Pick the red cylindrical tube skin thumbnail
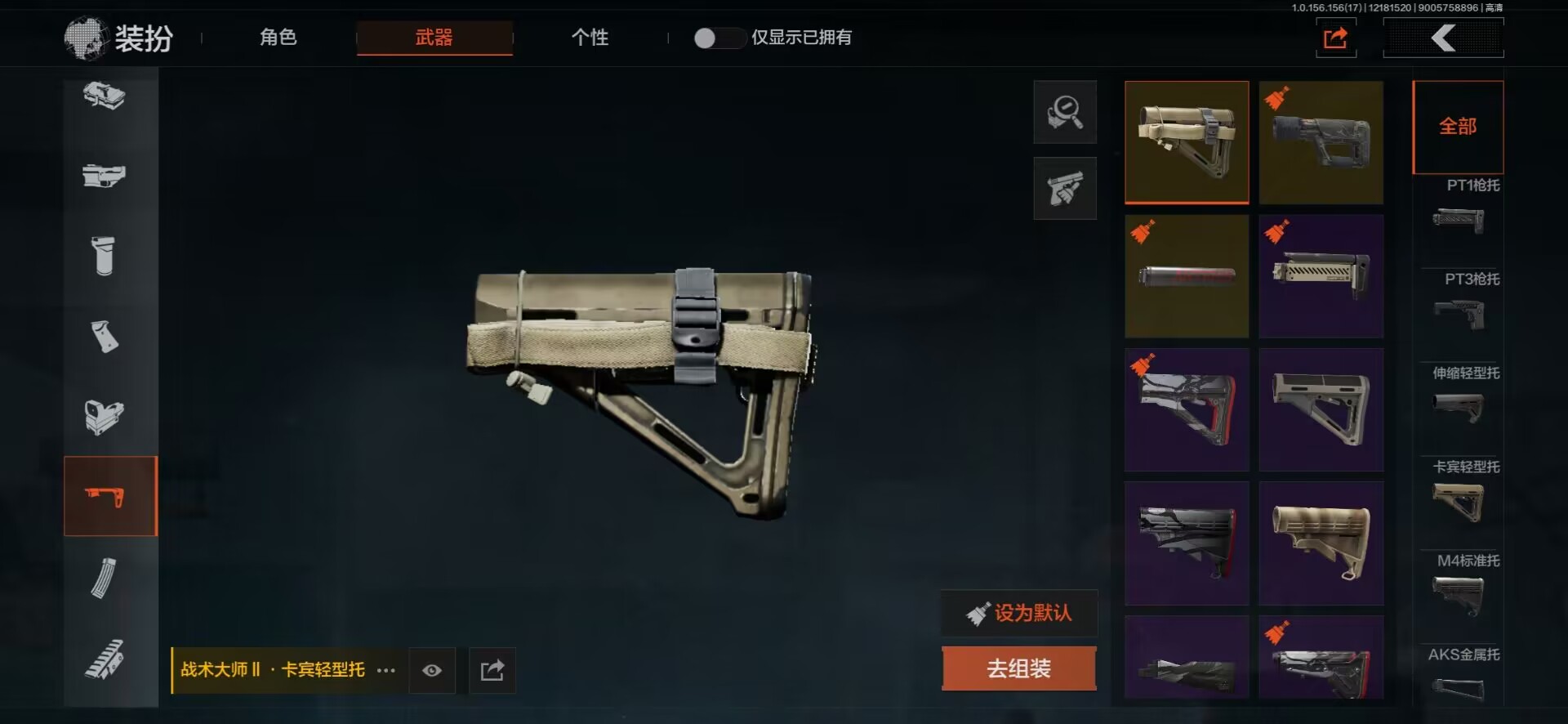Viewport: 1568px width, 724px height. coord(1186,276)
